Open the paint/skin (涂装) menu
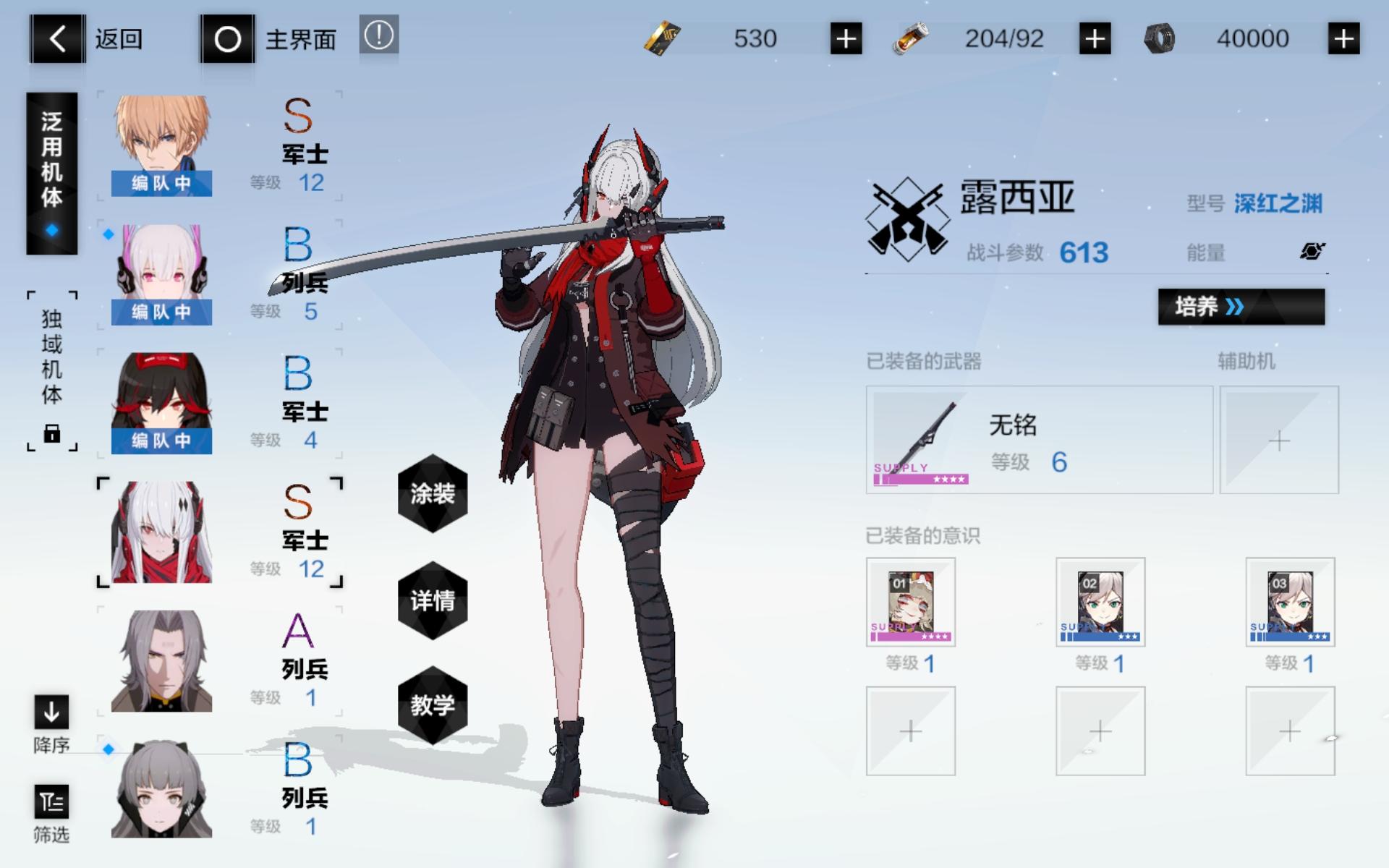1389x868 pixels. [x=432, y=495]
